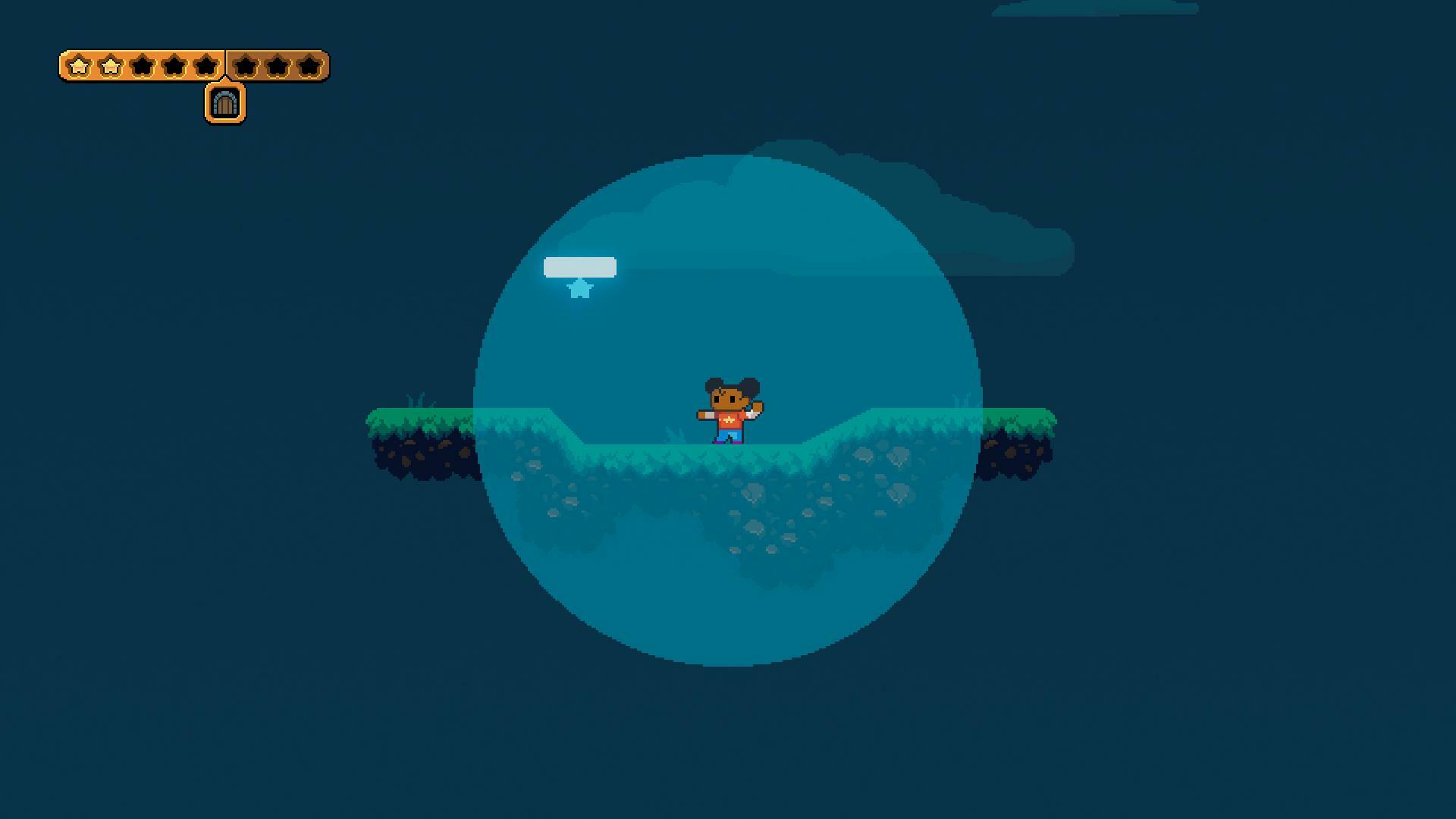Click the glowing blue star collectible
This screenshot has width=1456, height=819.
point(579,289)
